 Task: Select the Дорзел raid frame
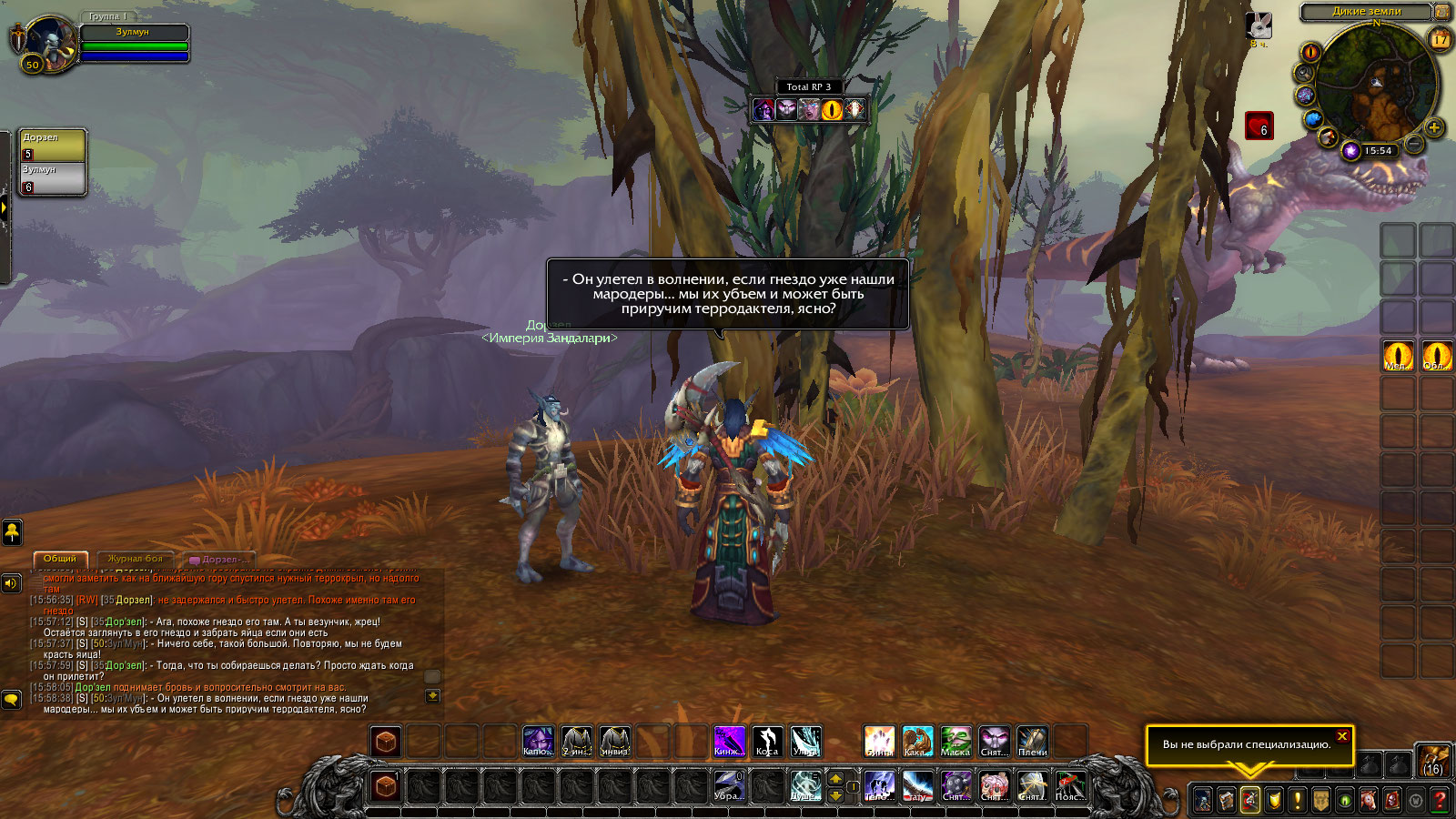[x=53, y=146]
